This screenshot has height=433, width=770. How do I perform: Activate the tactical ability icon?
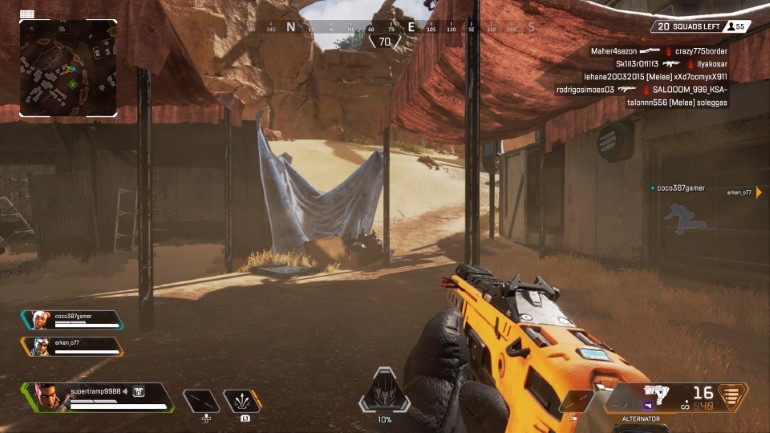(x=242, y=401)
